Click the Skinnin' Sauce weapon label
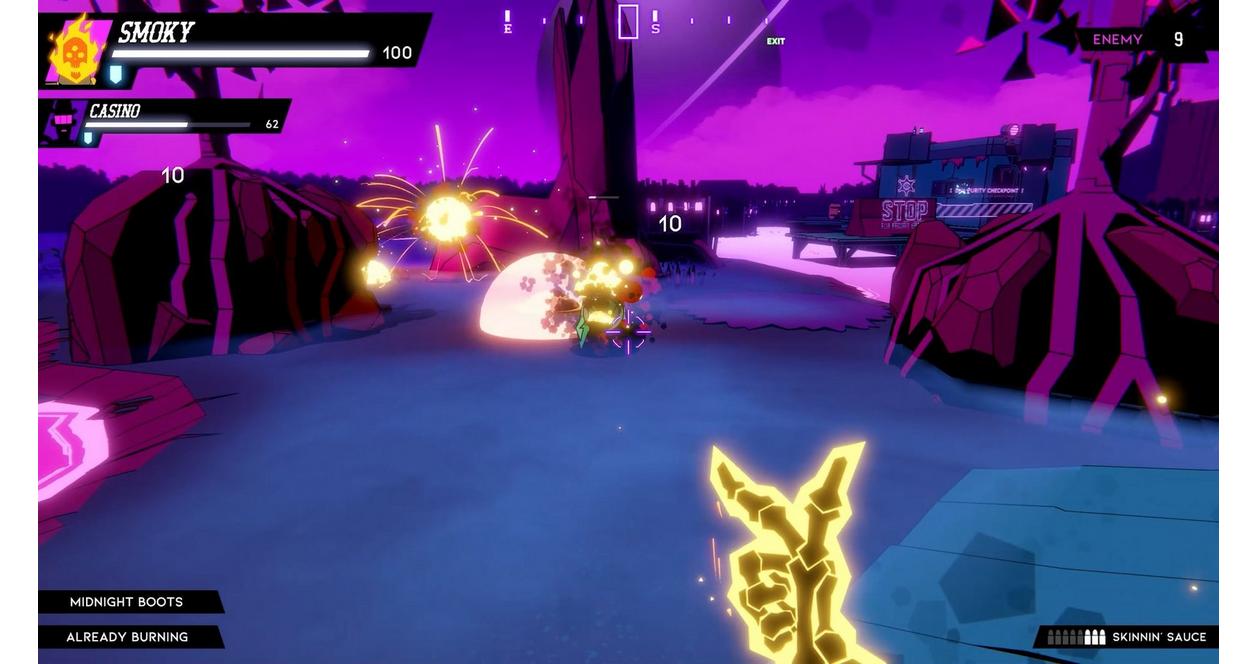The image size is (1256, 664). [1158, 637]
